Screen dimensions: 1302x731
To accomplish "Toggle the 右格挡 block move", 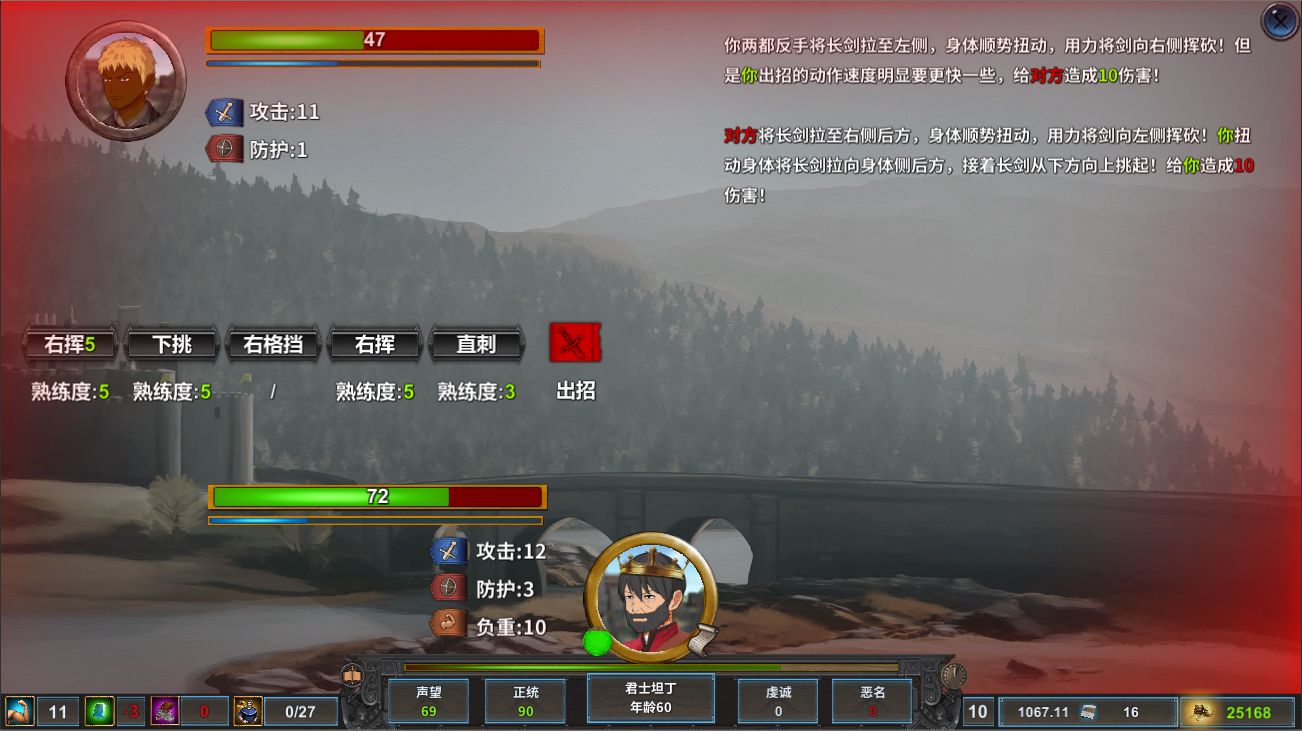I will click(x=273, y=343).
